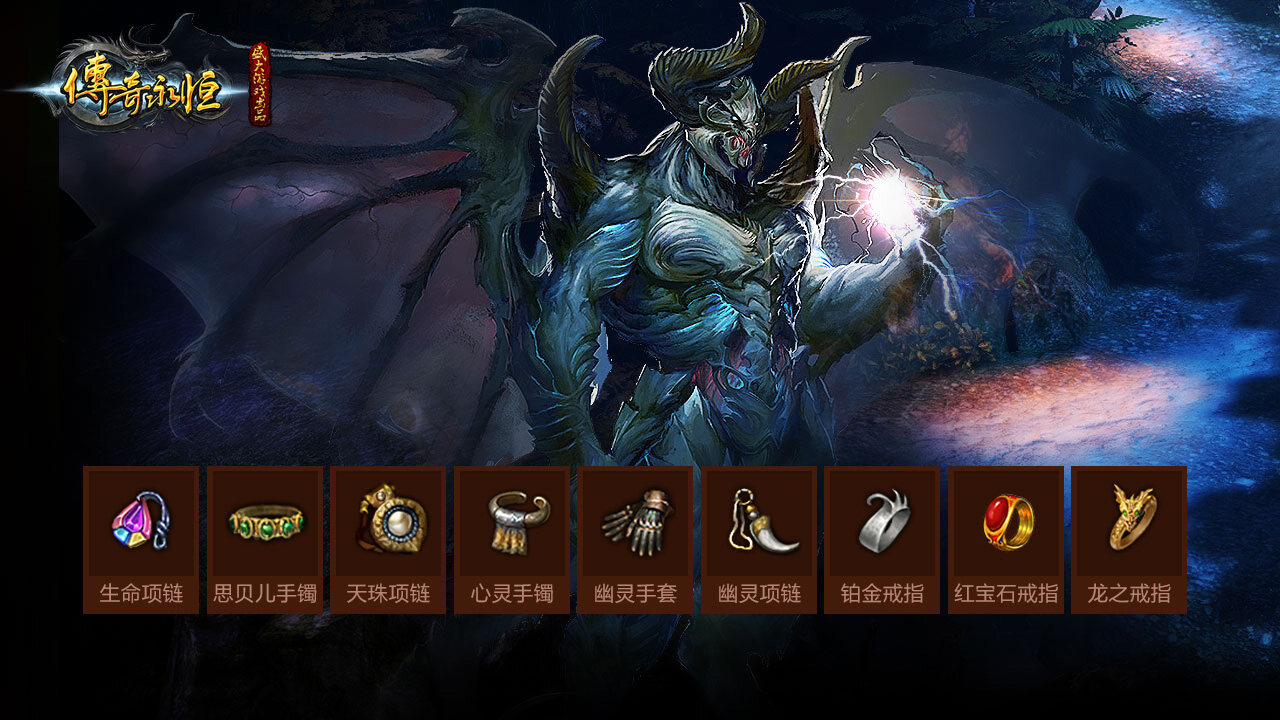Choose the 铂金戒指 platinum ring

[x=882, y=539]
